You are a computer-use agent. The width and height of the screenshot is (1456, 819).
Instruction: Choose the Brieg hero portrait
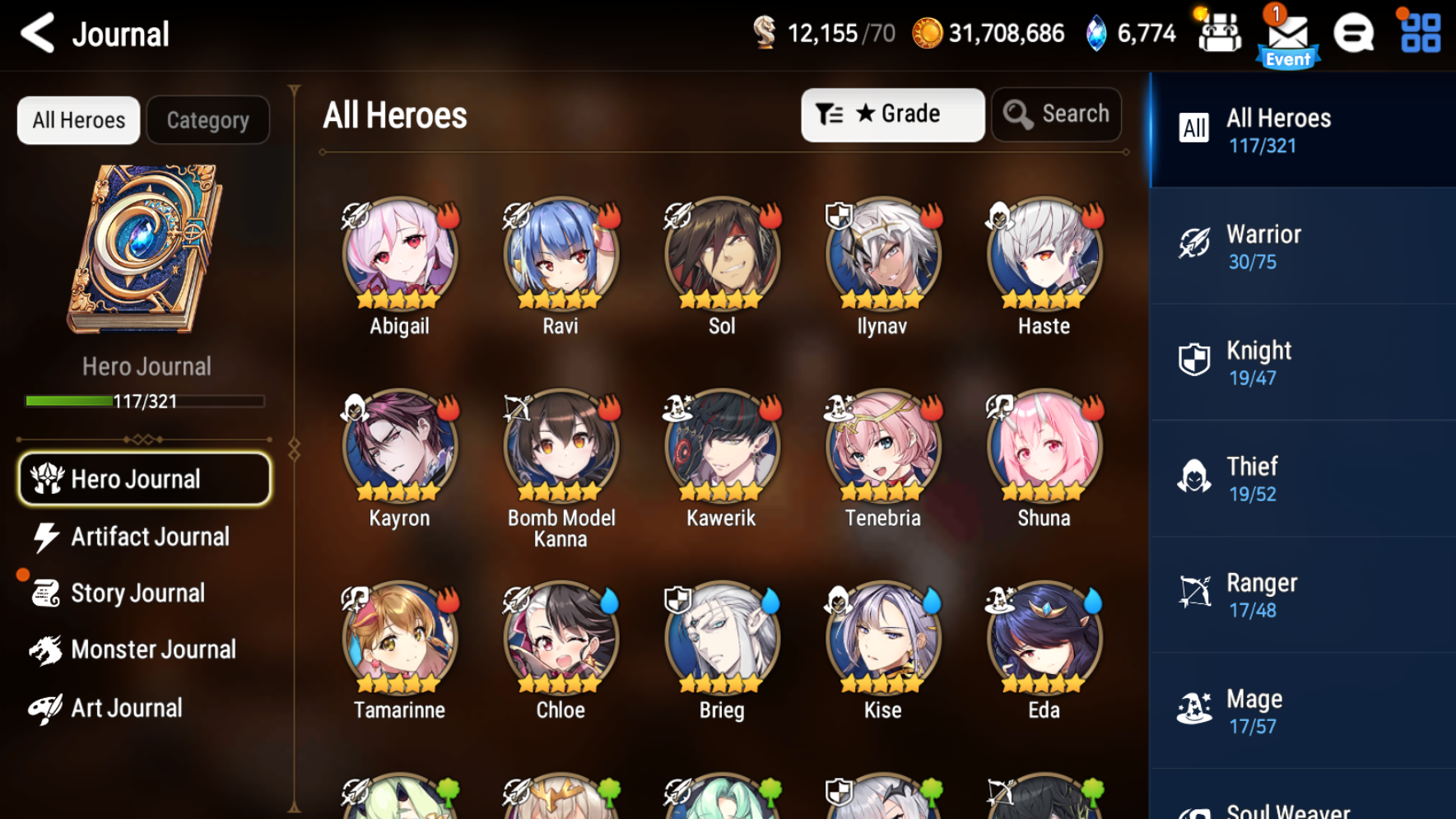coord(722,638)
